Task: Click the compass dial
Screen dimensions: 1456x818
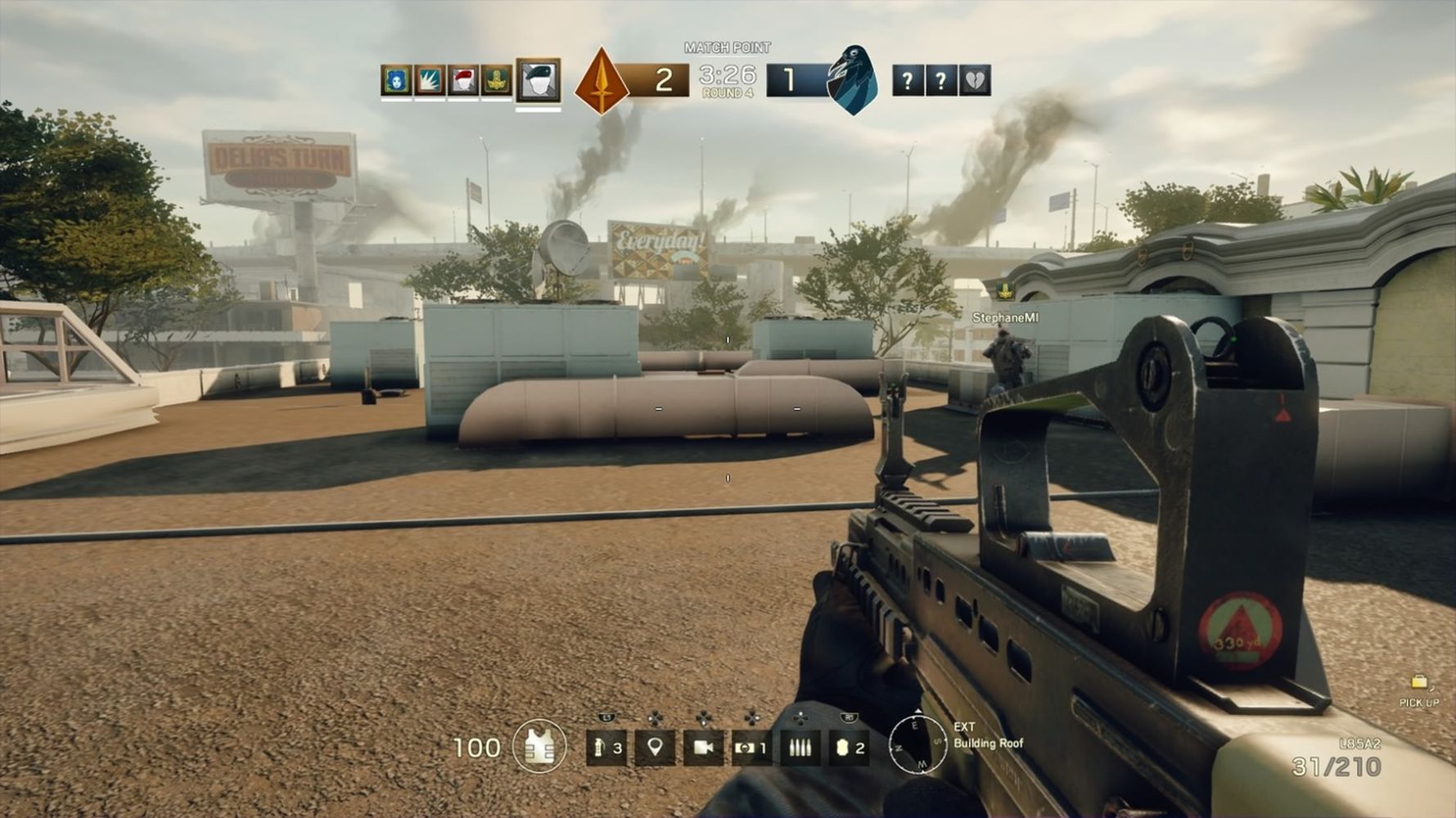Action: pos(917,745)
